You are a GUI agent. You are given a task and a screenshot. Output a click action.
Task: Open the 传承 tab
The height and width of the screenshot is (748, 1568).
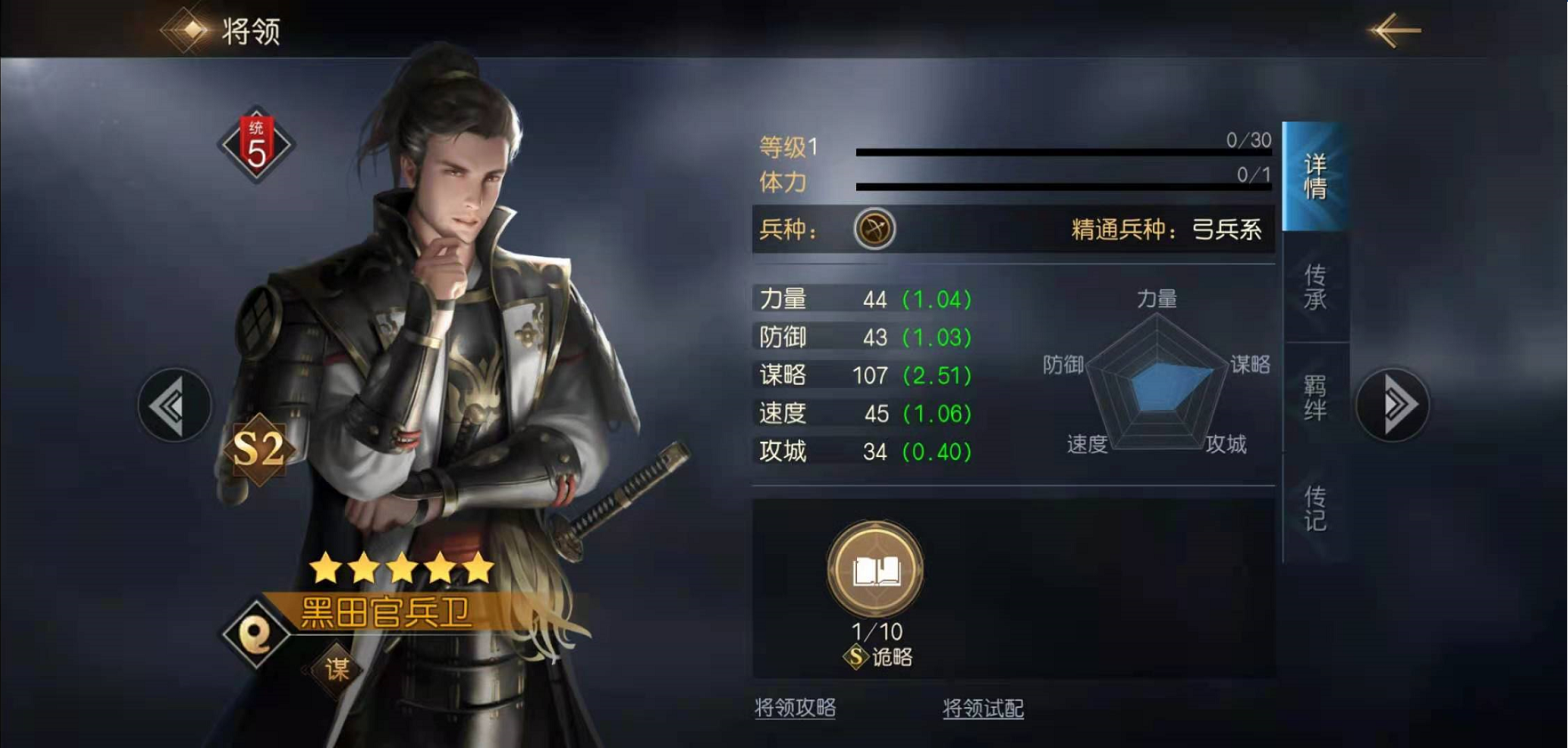[x=1315, y=286]
